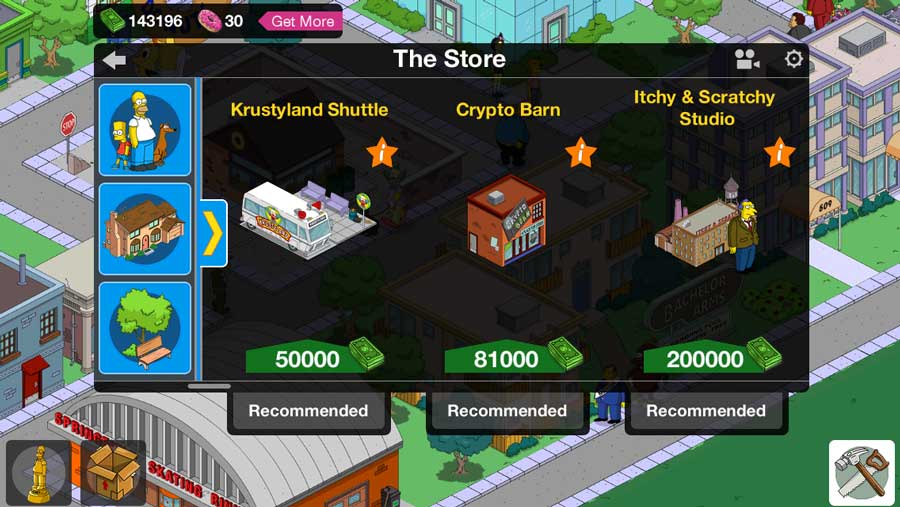Image resolution: width=900 pixels, height=507 pixels.
Task: Choose the buildings house category
Action: coord(145,228)
